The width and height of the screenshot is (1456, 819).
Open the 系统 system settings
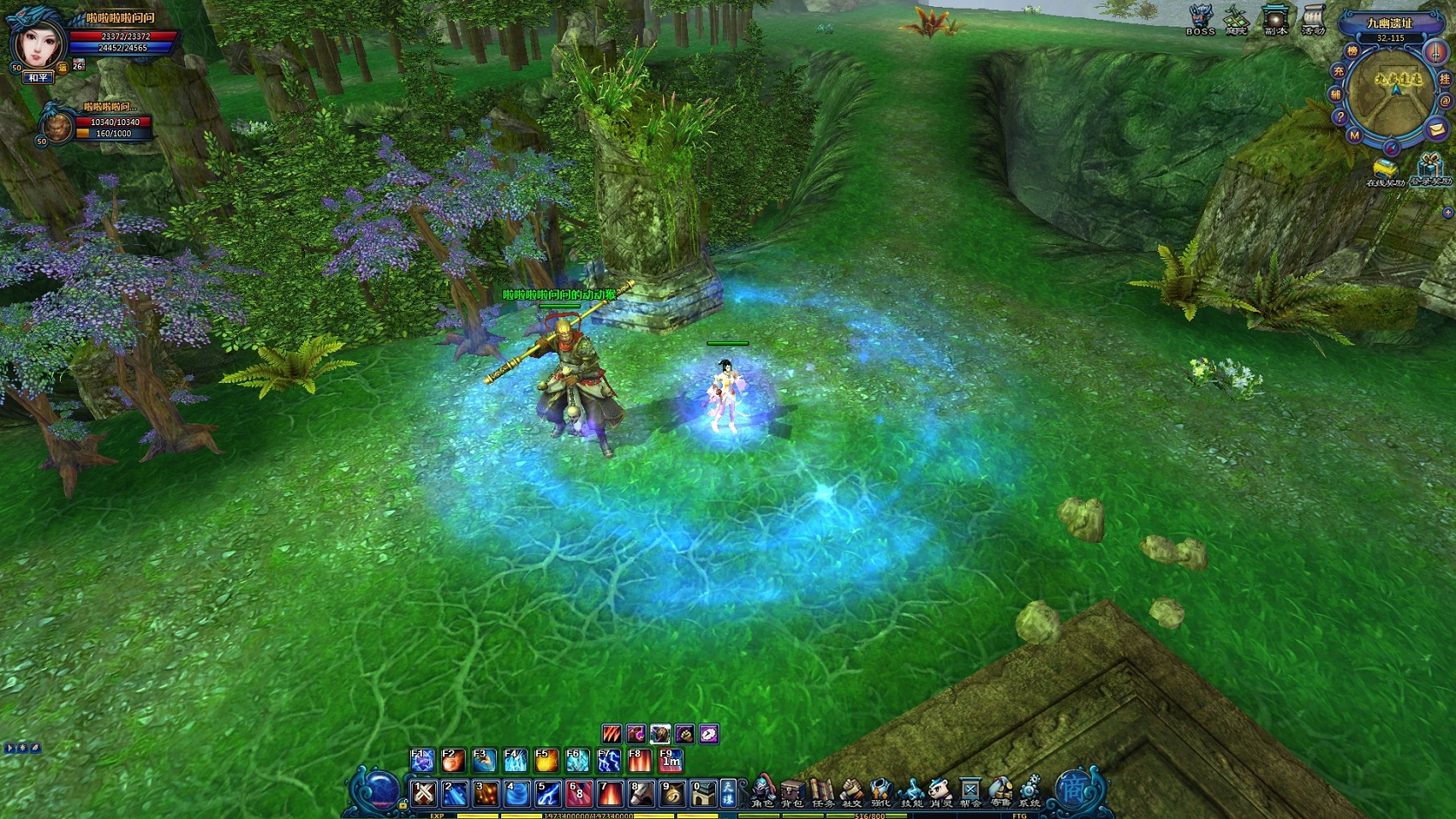[x=1029, y=792]
